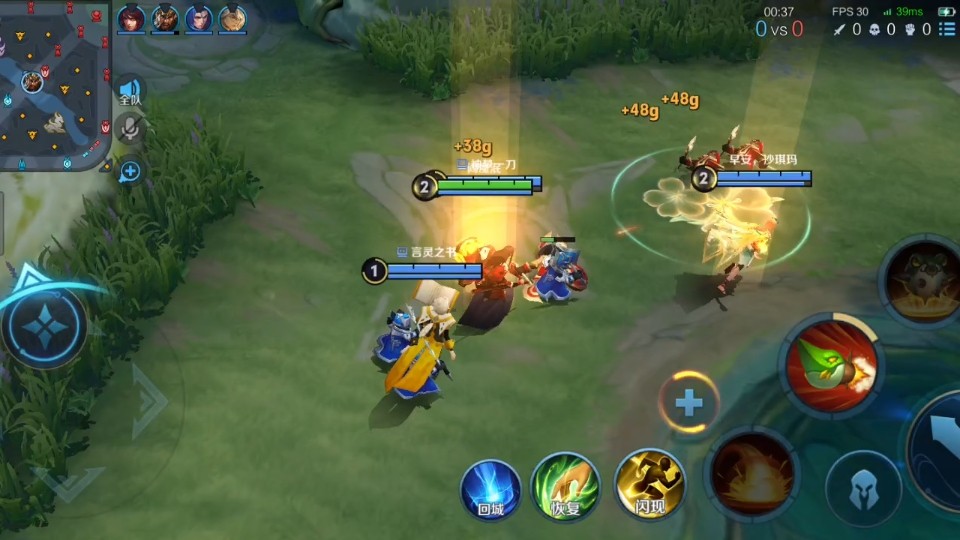Select the bearded warrior teammate portrait
The height and width of the screenshot is (540, 960).
tap(165, 19)
